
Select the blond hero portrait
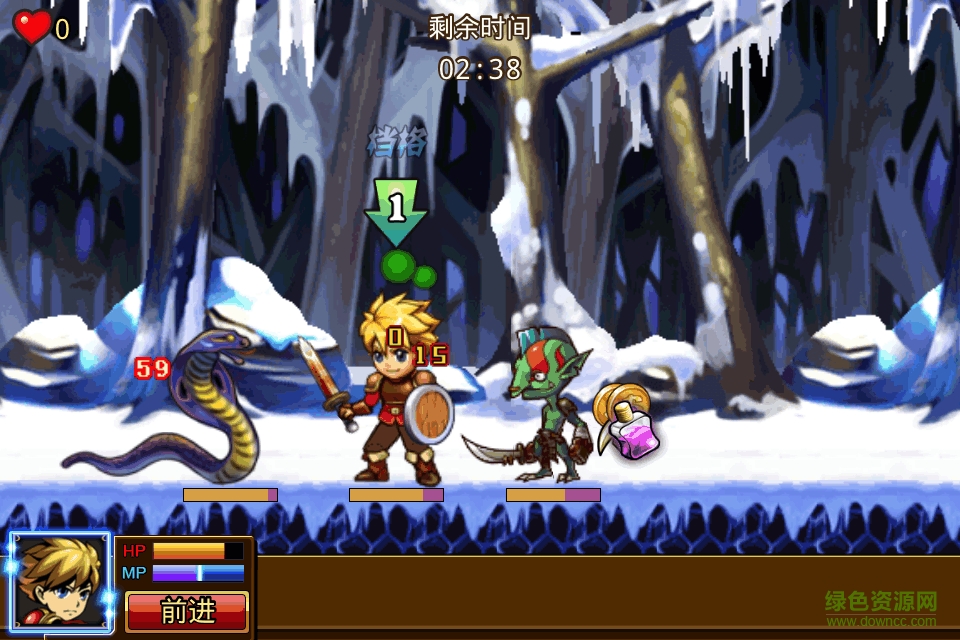point(61,582)
